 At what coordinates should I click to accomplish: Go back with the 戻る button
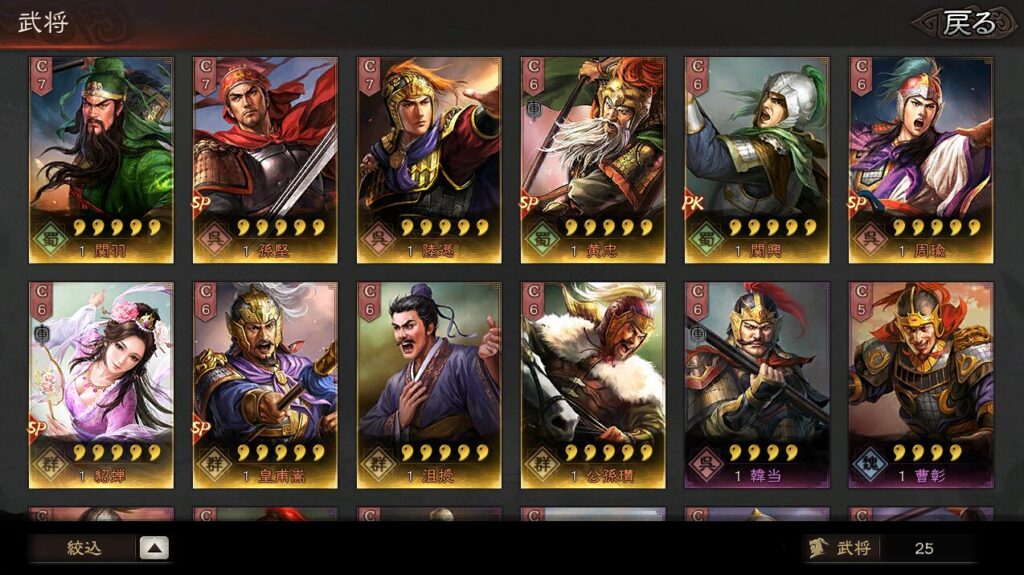pyautogui.click(x=967, y=23)
